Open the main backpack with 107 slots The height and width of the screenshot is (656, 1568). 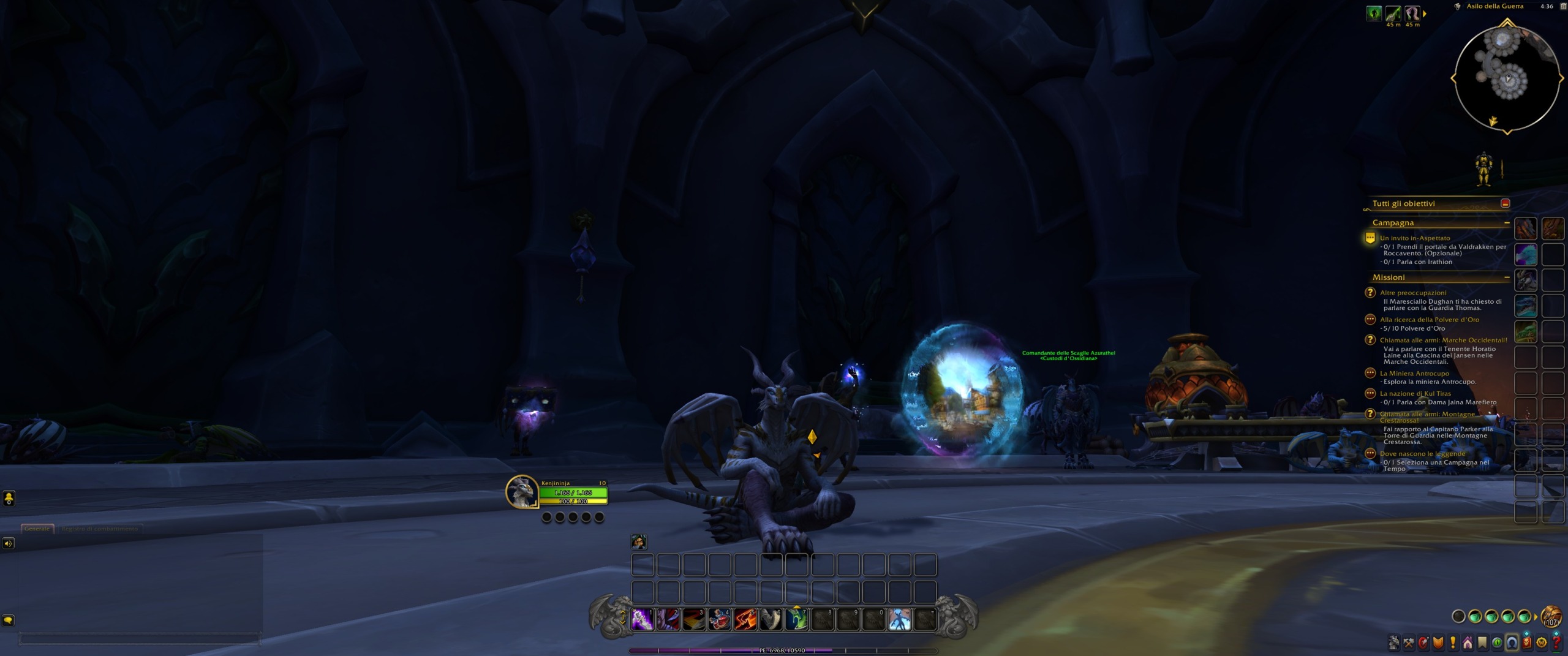(x=1551, y=616)
